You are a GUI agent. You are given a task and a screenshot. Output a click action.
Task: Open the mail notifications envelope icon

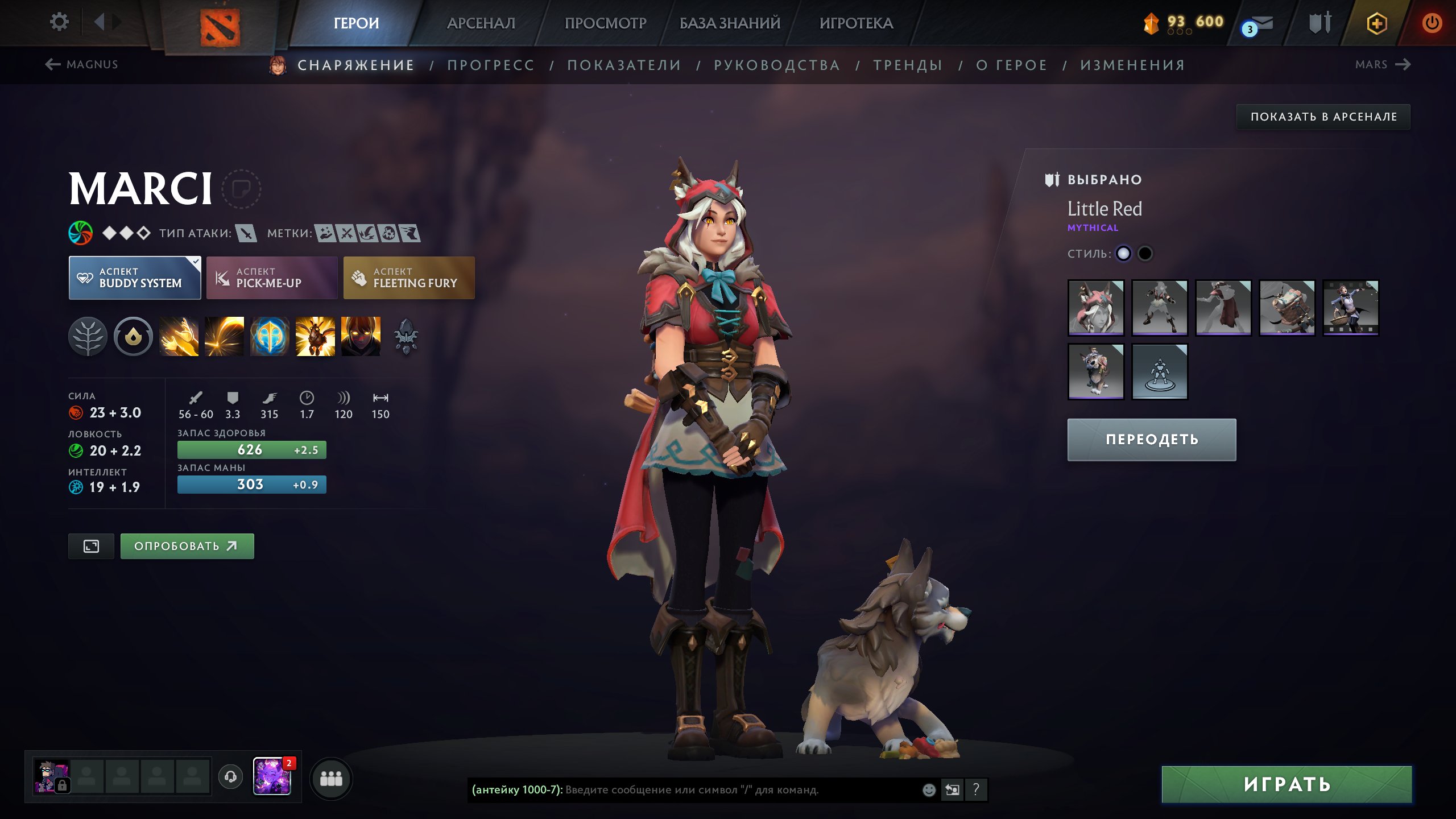(x=1263, y=24)
